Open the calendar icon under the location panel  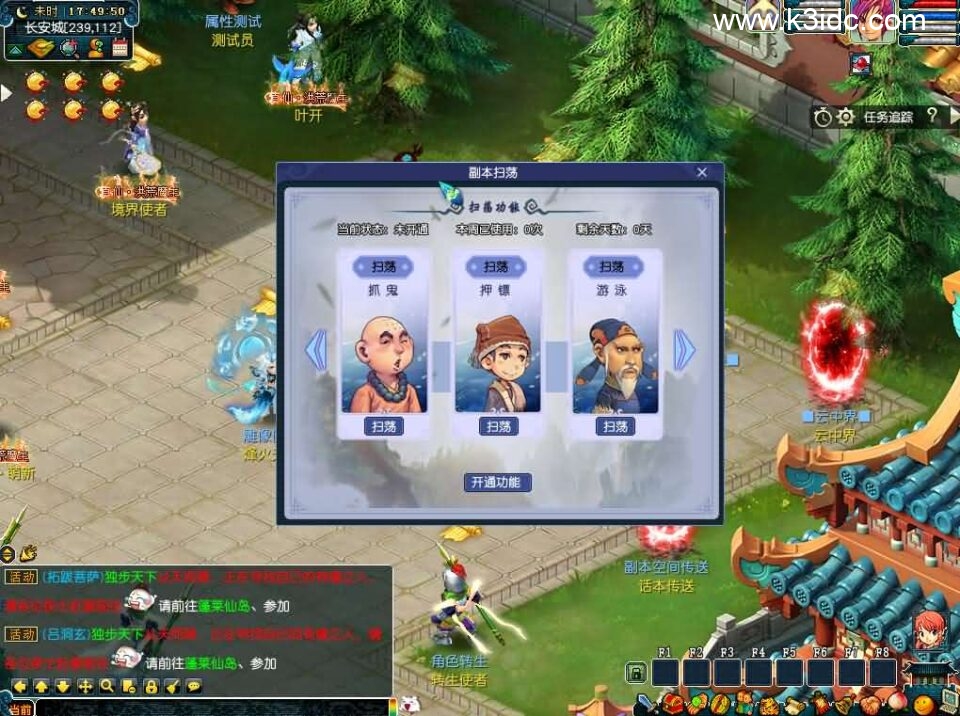(120, 47)
